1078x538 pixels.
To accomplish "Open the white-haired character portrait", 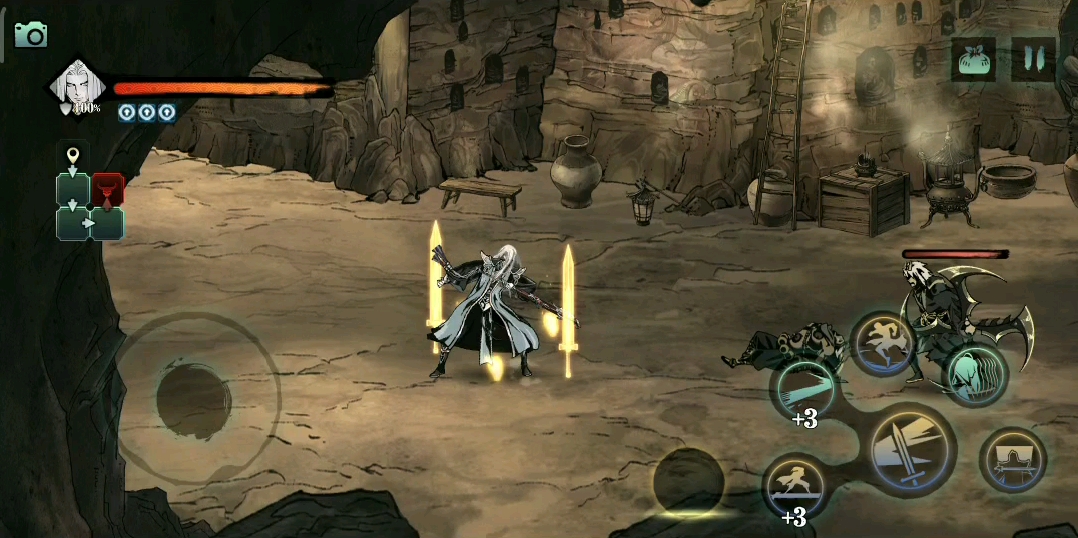I will pos(77,86).
